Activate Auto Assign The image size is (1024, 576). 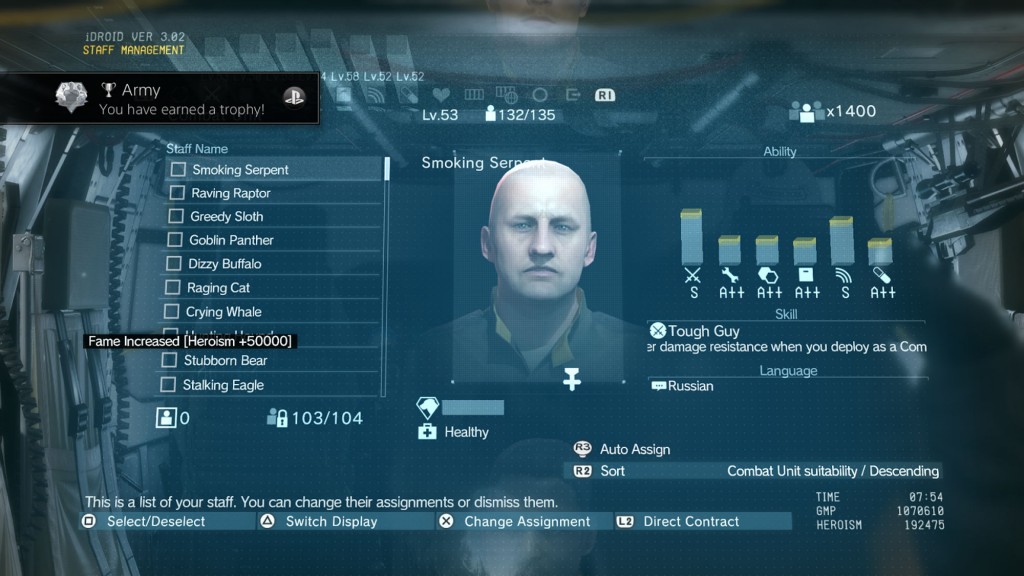[x=634, y=450]
